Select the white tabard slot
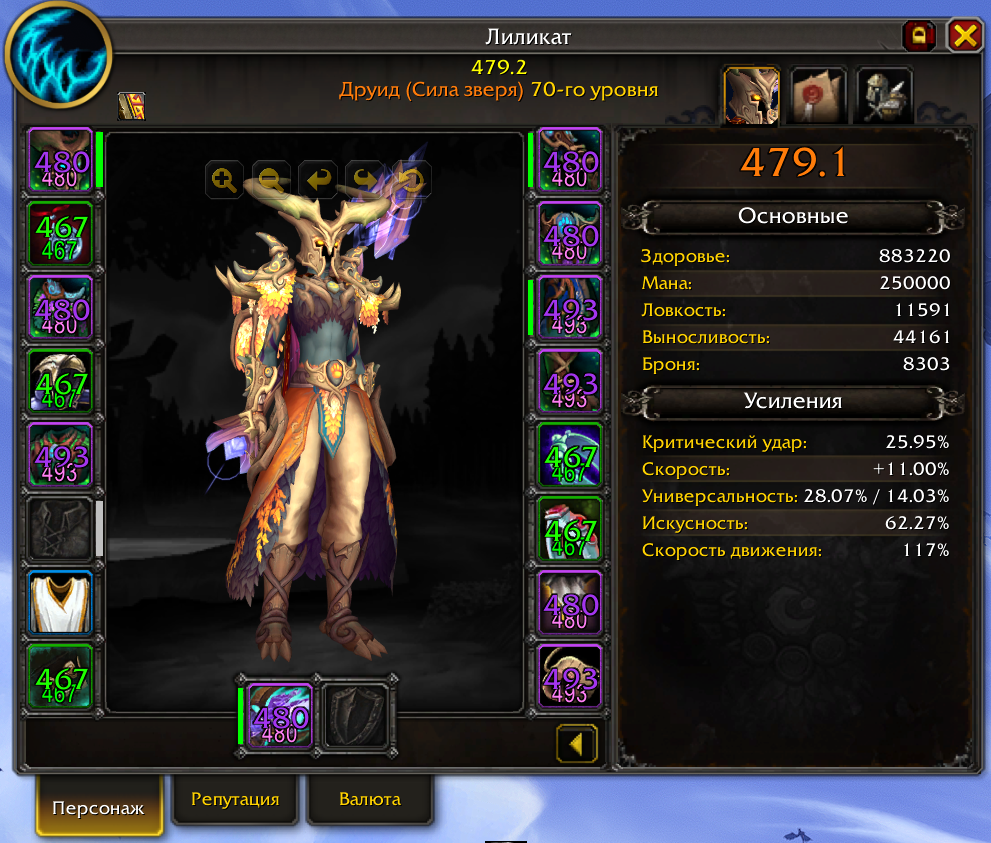Viewport: 991px width, 843px height. [x=60, y=602]
